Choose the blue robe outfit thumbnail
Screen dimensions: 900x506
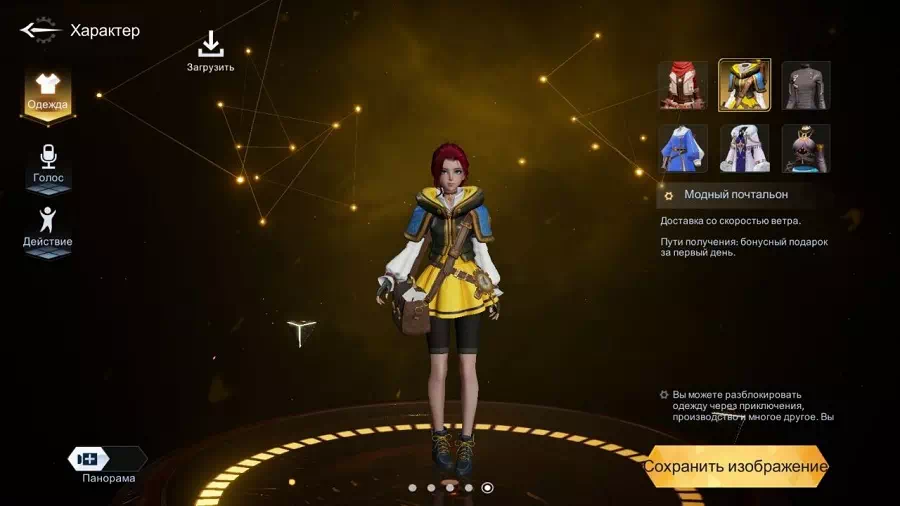point(683,148)
